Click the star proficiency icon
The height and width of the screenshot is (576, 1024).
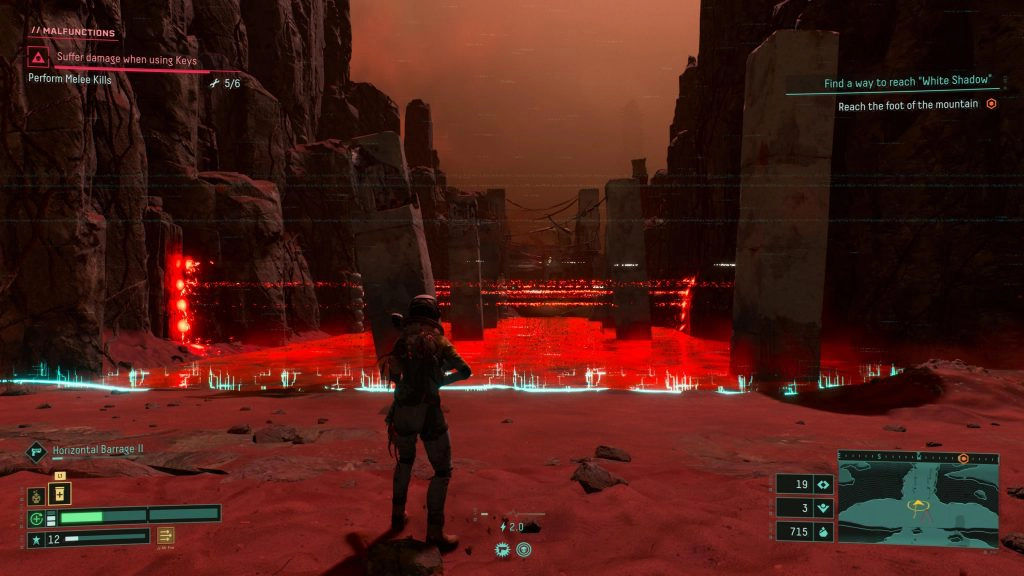(x=37, y=540)
